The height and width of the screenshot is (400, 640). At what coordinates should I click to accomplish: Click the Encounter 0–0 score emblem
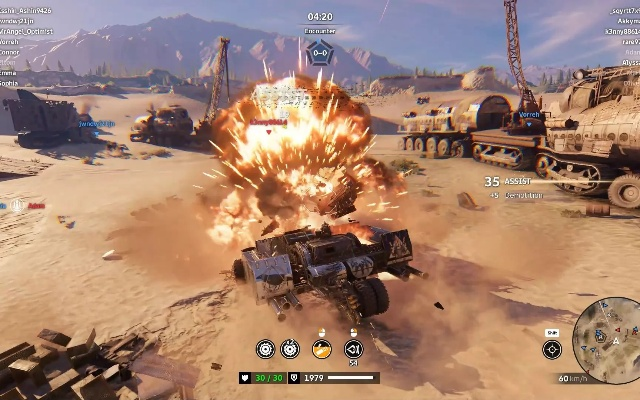[320, 52]
